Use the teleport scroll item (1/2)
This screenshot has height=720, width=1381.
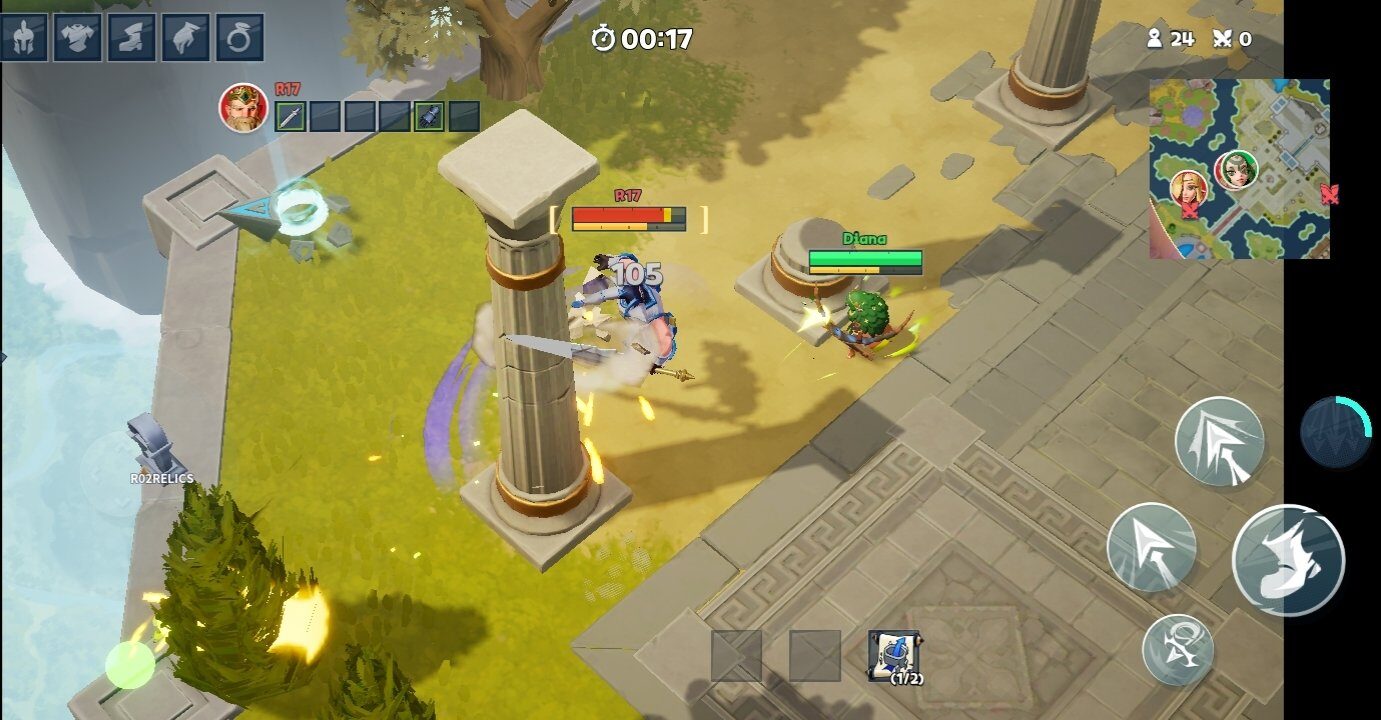click(x=894, y=656)
